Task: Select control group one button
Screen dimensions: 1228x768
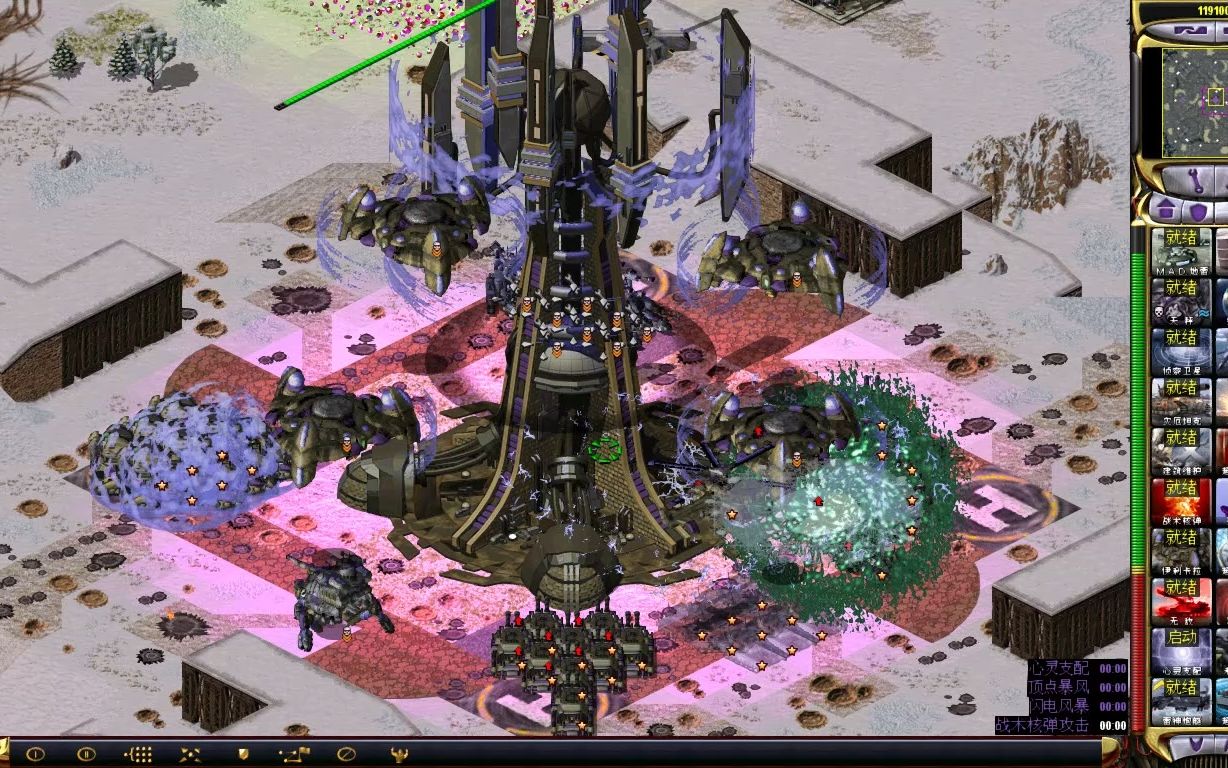Action: [35, 754]
